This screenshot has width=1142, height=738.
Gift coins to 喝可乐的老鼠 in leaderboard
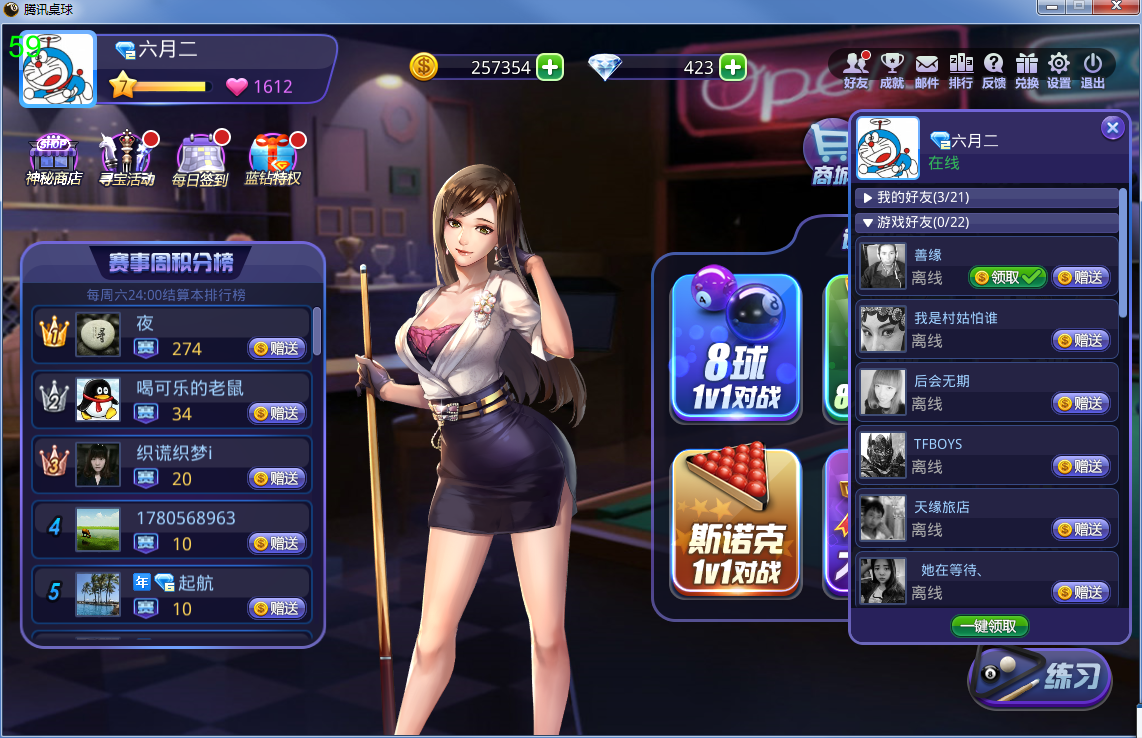(x=277, y=413)
